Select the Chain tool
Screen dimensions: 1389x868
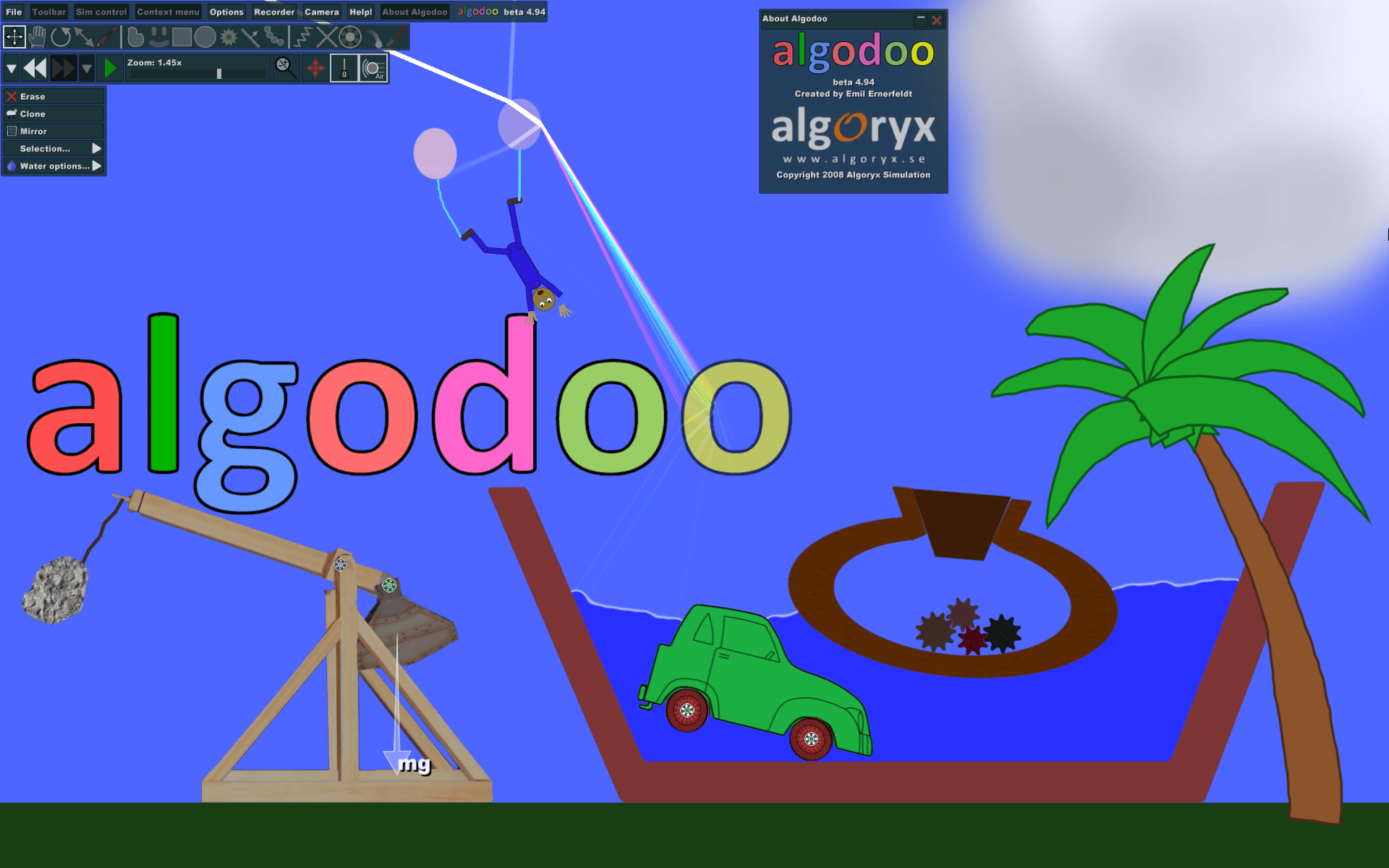pyautogui.click(x=275, y=36)
